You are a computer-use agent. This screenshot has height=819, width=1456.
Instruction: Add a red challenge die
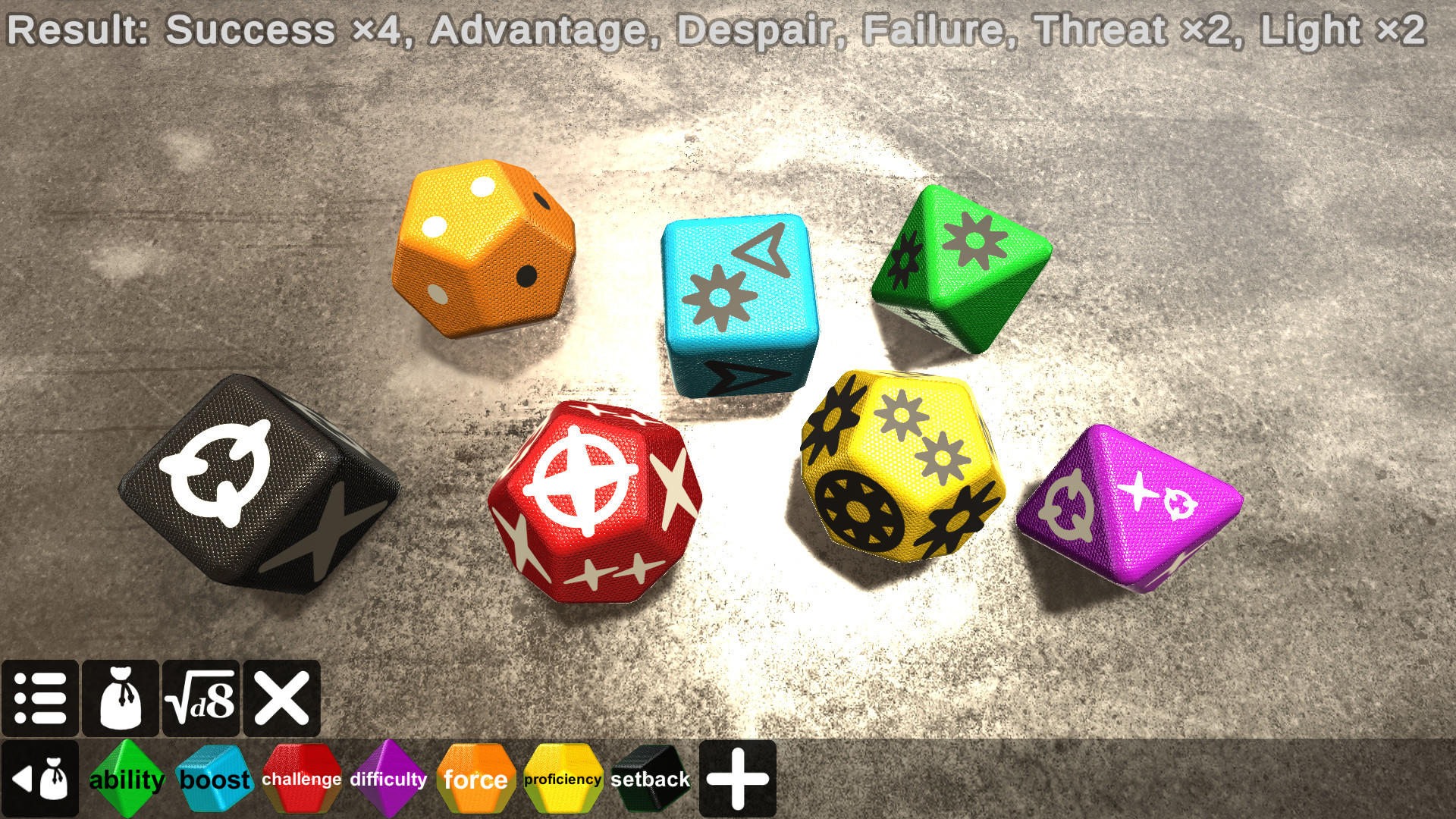[301, 778]
